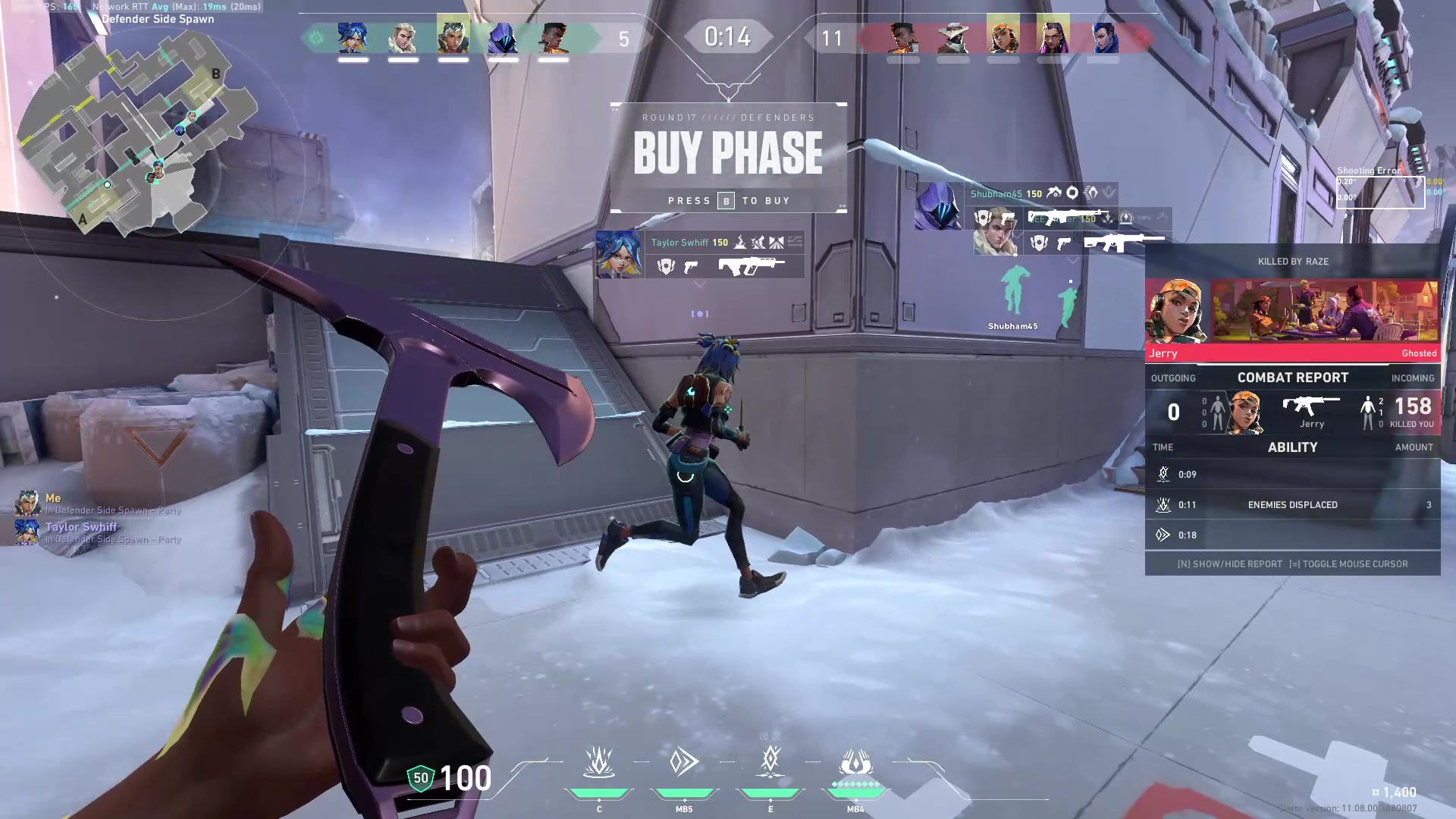Select the enemy Reyna portrait in top bar
Viewport: 1456px width, 819px height.
pos(1053,38)
